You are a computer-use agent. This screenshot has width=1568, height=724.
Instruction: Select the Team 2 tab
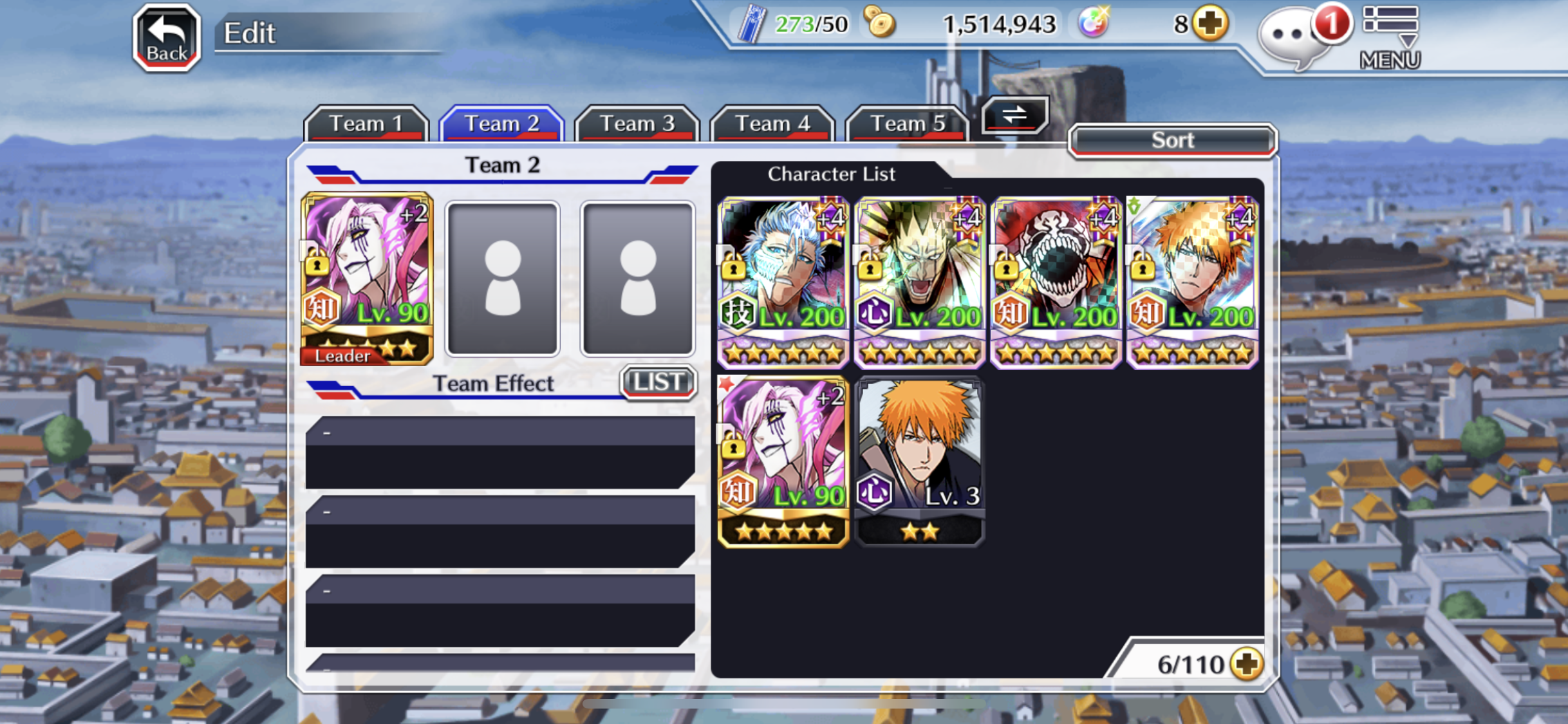click(x=501, y=123)
